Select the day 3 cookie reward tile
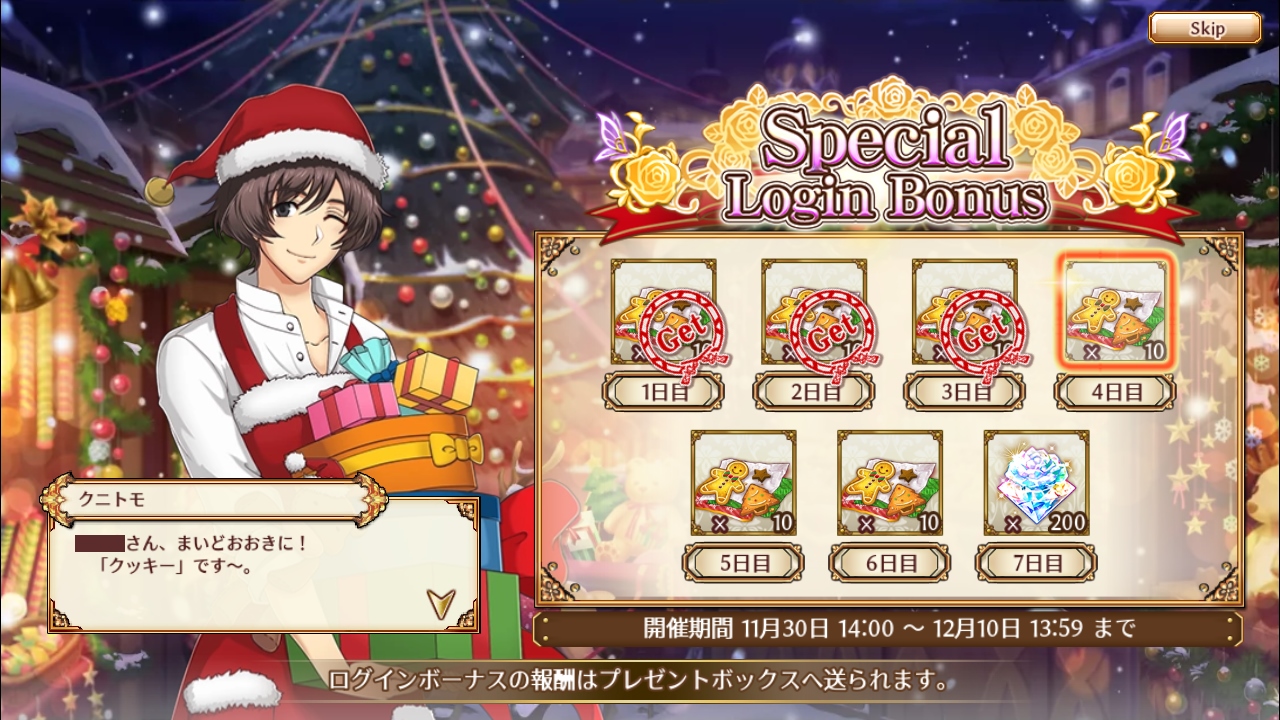The width and height of the screenshot is (1280, 720). pyautogui.click(x=965, y=312)
